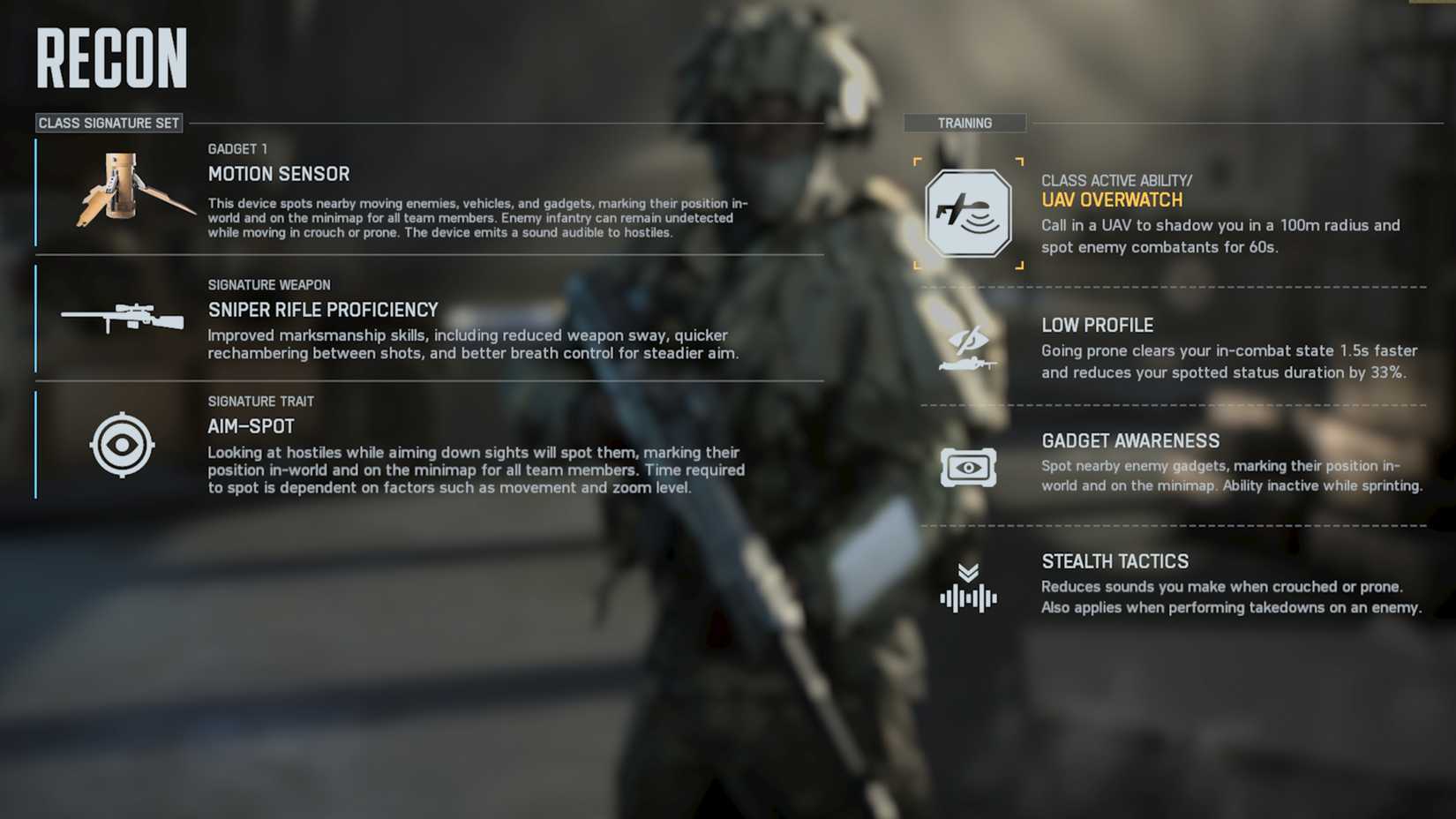This screenshot has width=1456, height=819.
Task: Click the Motion Sensor title text
Action: (x=279, y=174)
